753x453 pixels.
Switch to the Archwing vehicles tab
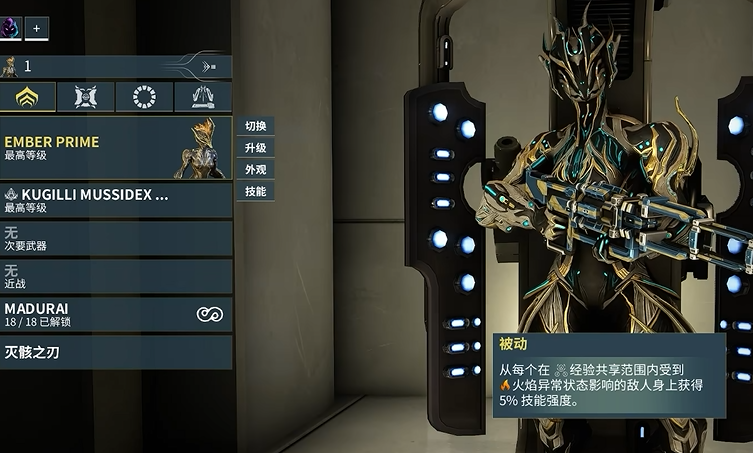pos(202,97)
